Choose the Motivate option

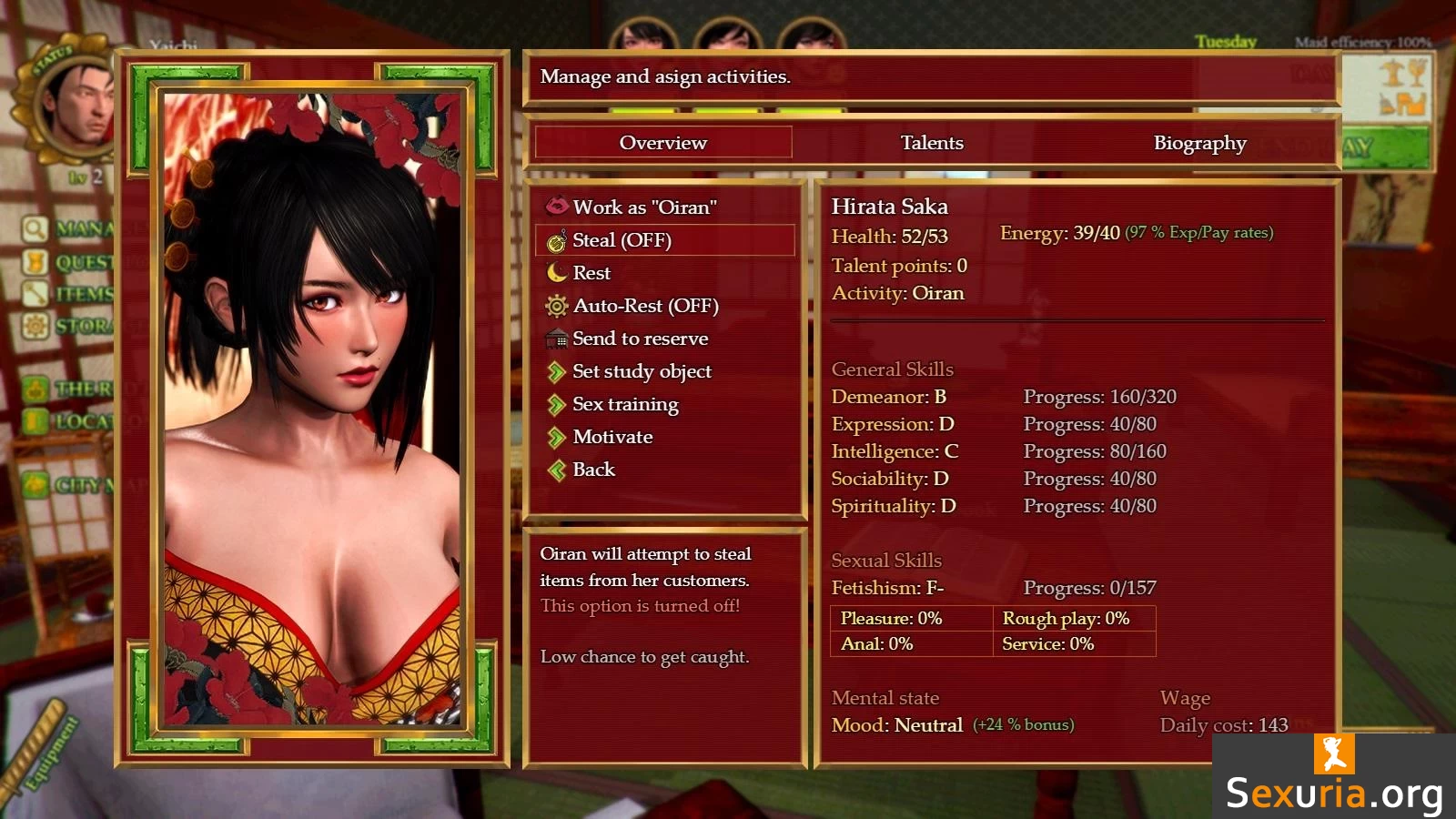coord(612,437)
